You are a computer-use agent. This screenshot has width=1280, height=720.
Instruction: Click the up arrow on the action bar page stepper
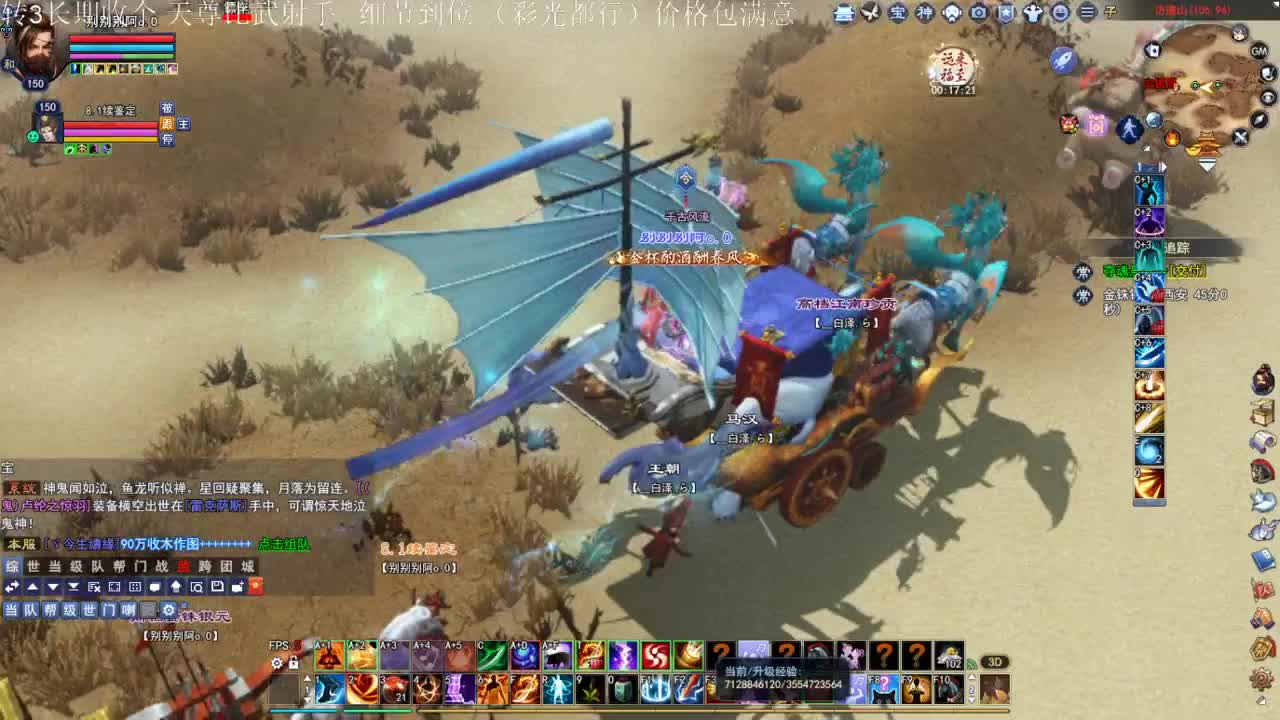(308, 677)
